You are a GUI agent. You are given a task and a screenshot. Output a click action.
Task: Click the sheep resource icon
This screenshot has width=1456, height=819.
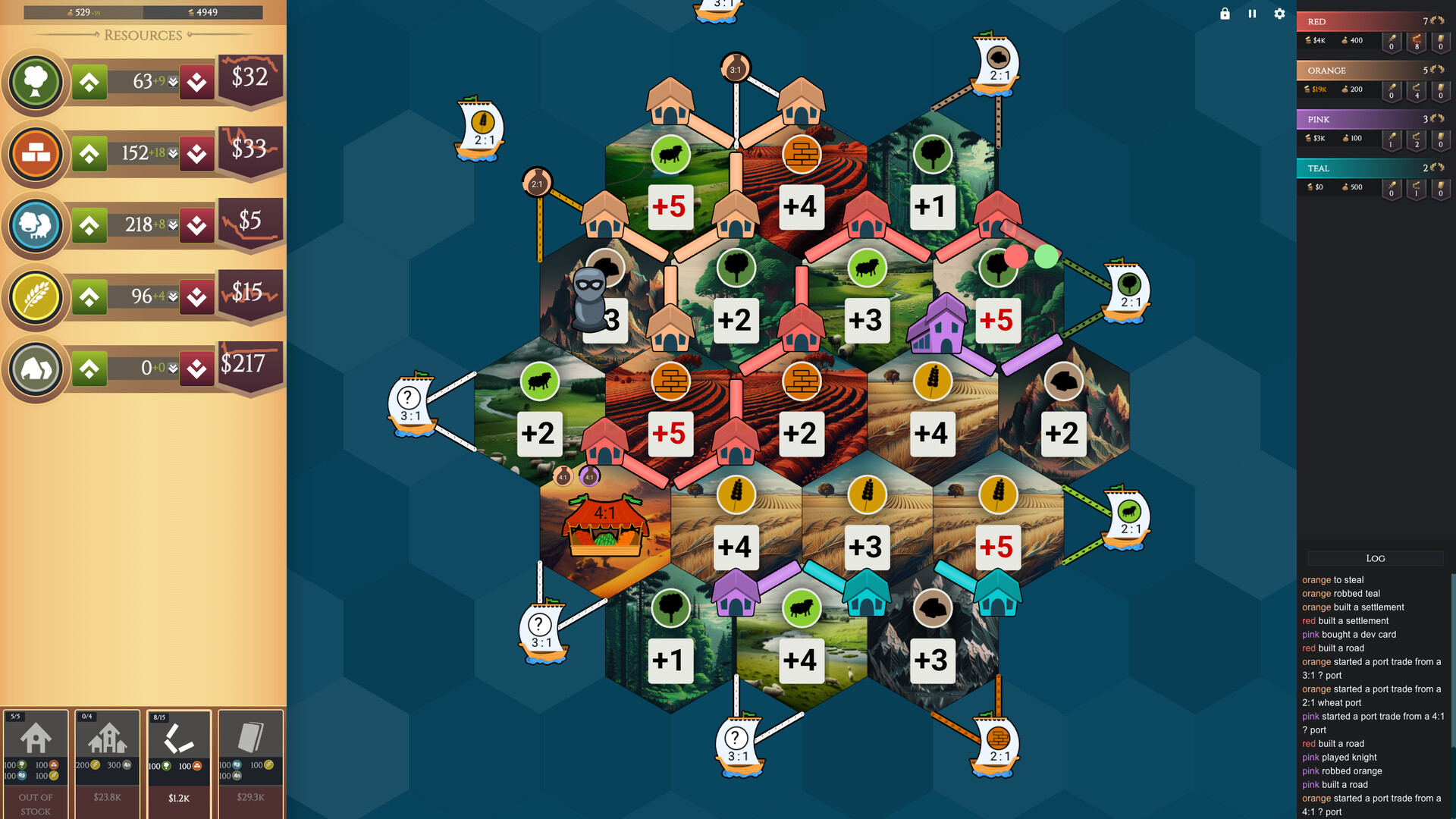point(35,225)
